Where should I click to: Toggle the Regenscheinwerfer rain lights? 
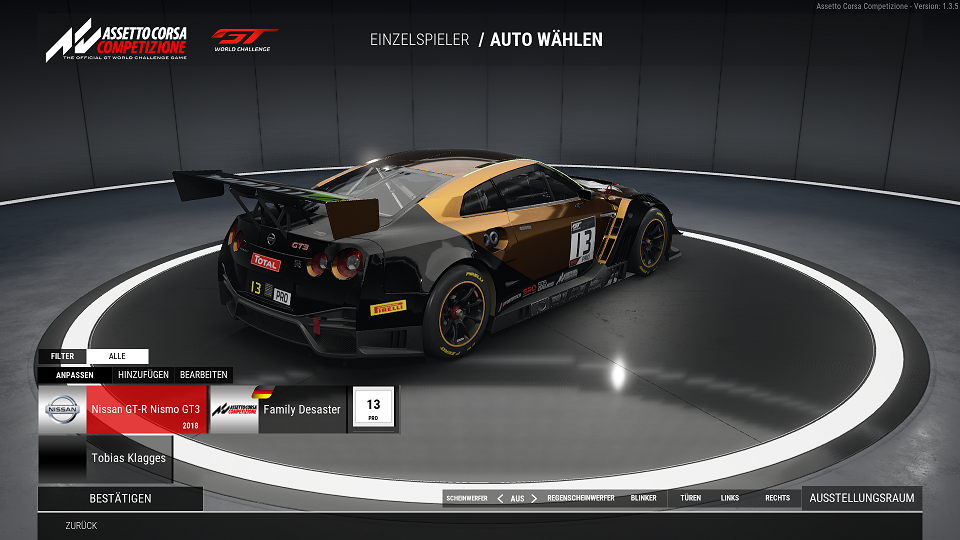581,498
